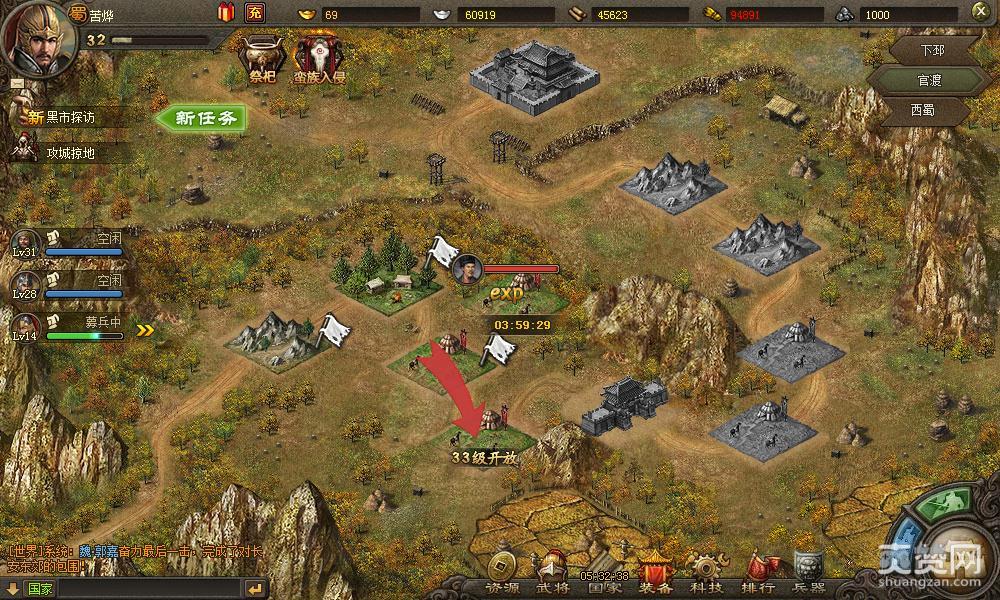Image resolution: width=1000 pixels, height=600 pixels.
Task: Select the Lv31 idle general
Action: 68,244
